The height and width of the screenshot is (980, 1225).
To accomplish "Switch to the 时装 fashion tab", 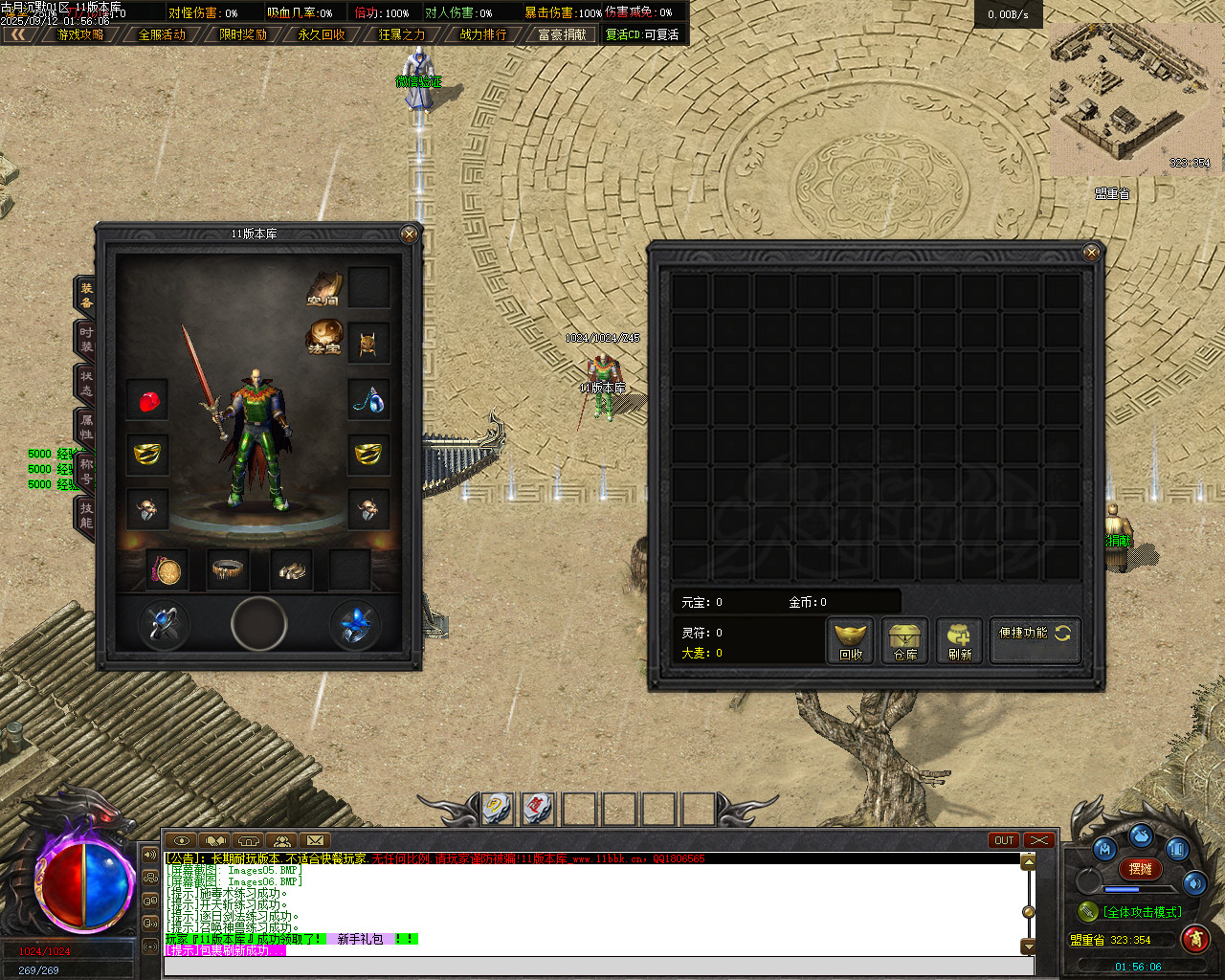I will 86,339.
